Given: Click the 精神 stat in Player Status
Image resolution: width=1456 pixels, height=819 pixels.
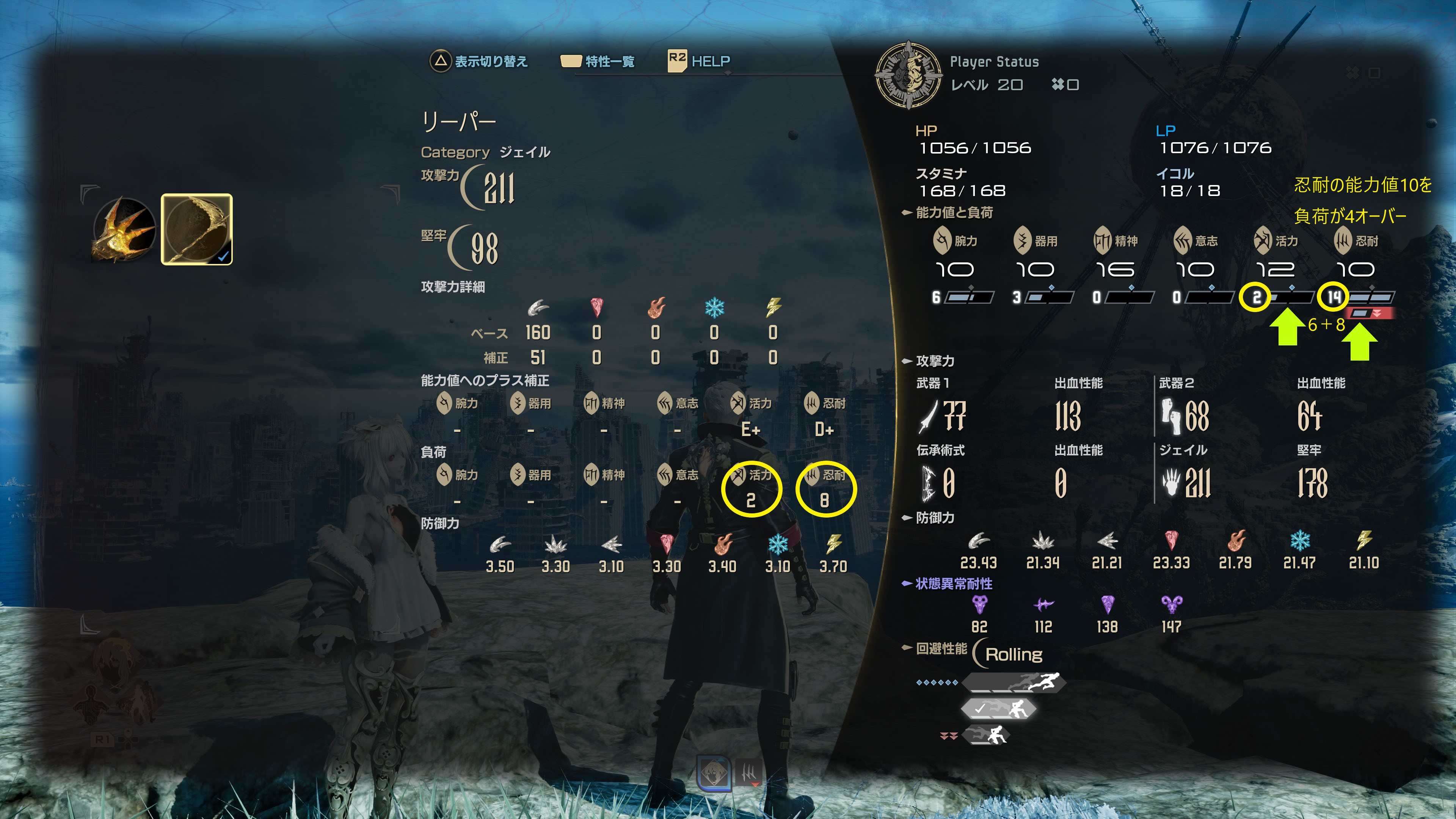Looking at the screenshot, I should tap(1115, 255).
